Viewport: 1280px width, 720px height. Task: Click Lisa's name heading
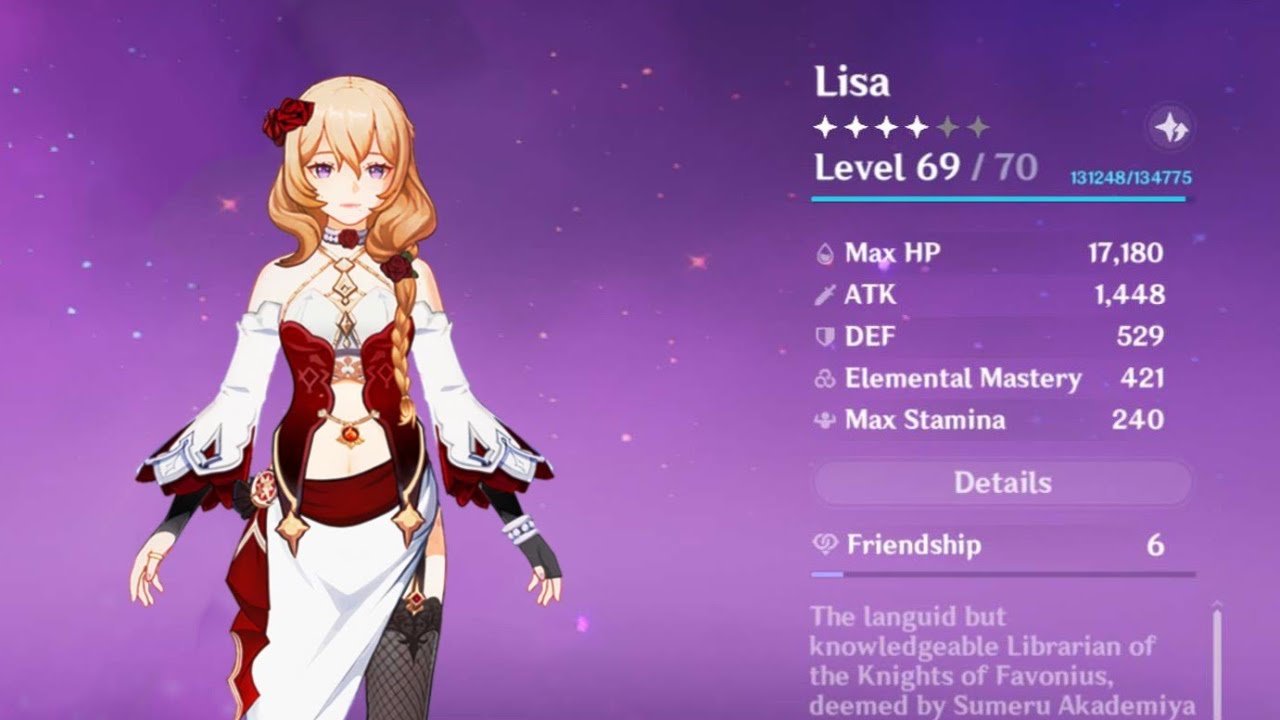click(x=853, y=83)
